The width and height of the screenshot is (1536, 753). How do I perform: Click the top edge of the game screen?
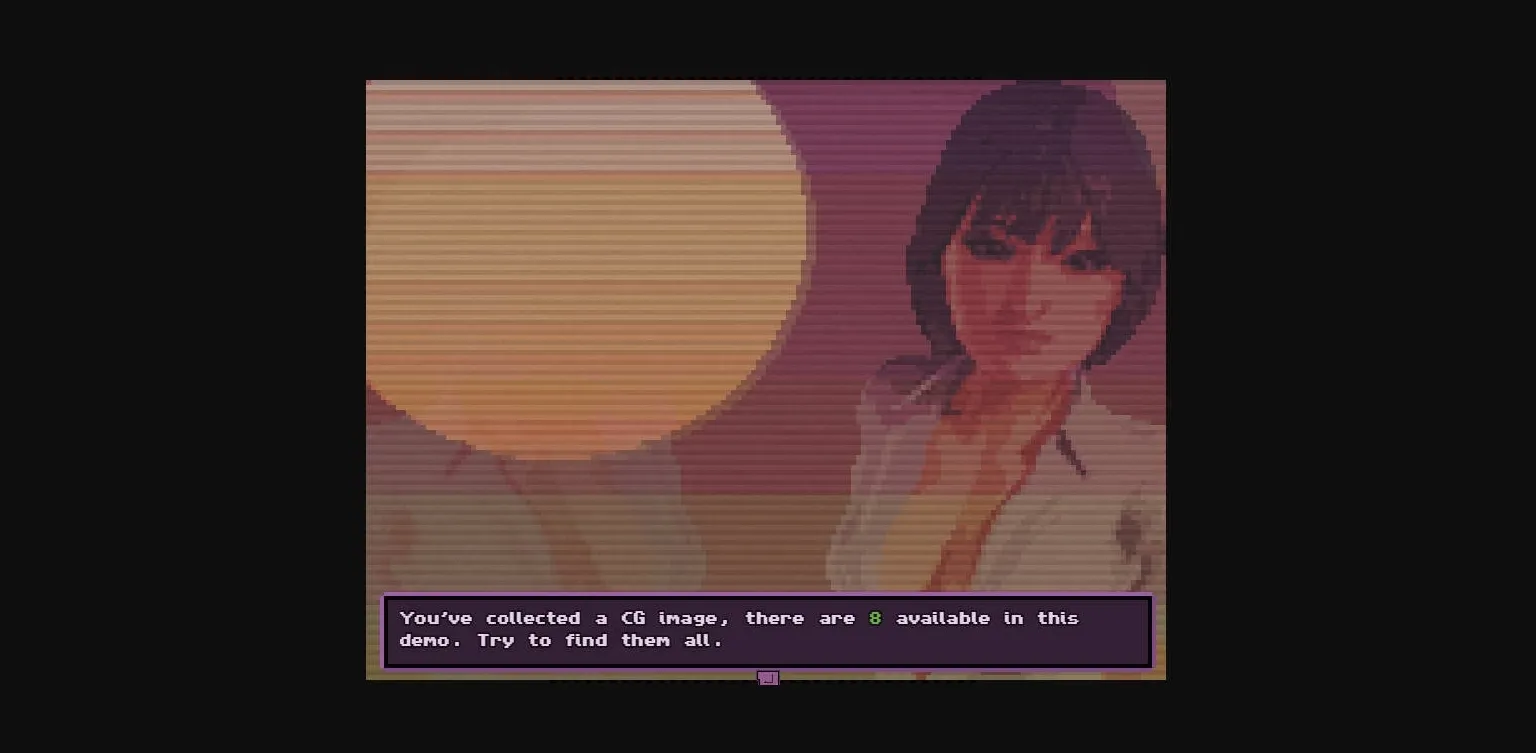tap(766, 82)
